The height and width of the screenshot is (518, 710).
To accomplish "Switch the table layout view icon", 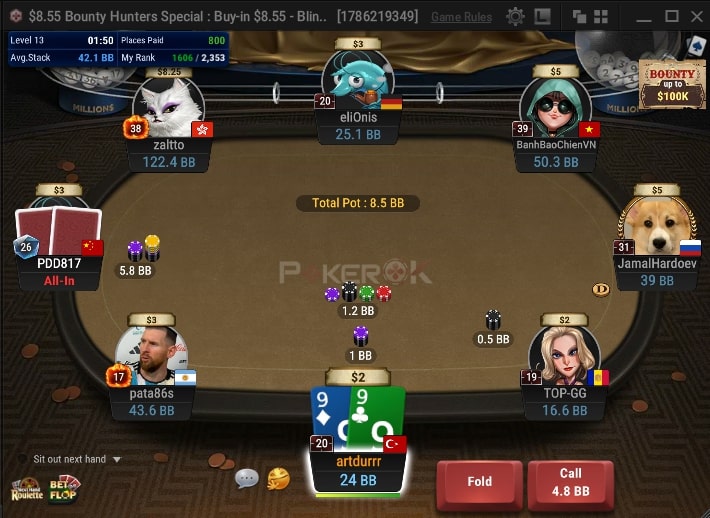I will point(541,17).
